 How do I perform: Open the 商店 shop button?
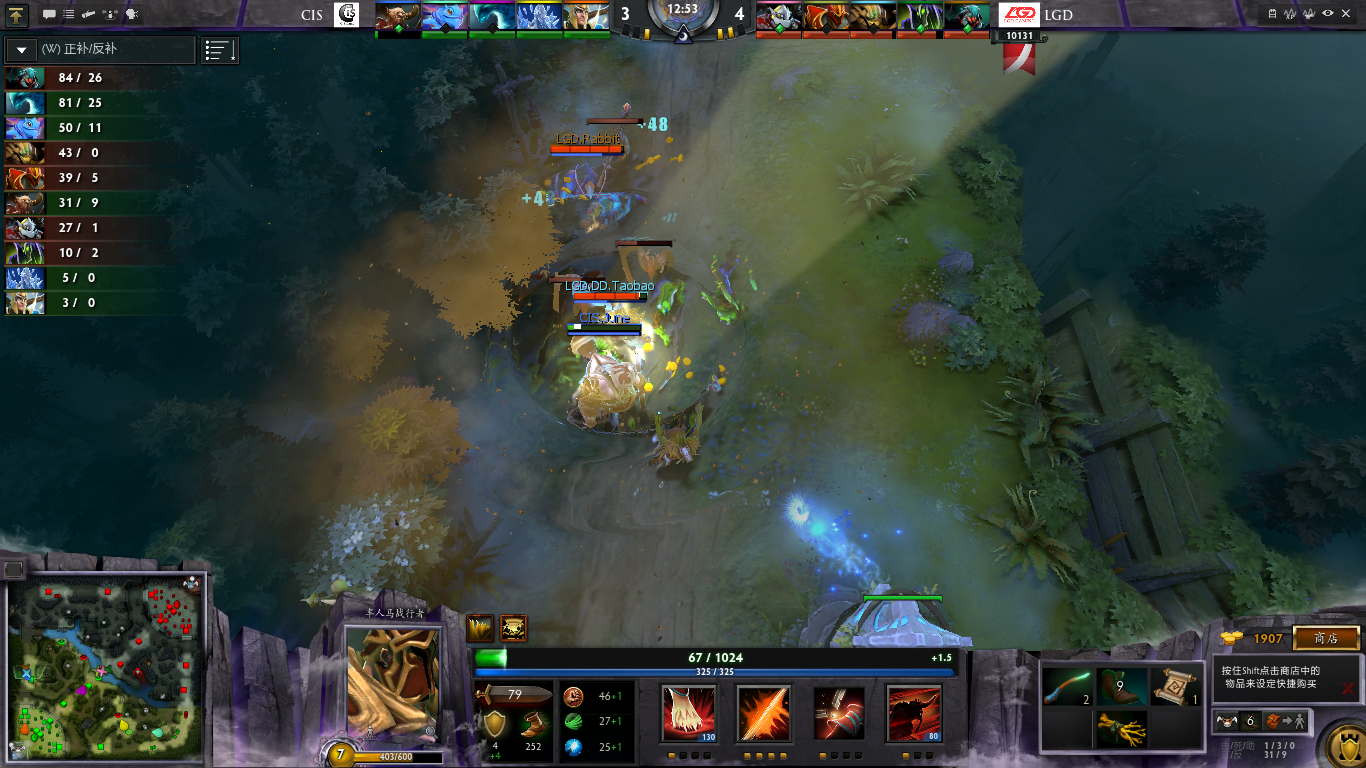pos(1326,638)
